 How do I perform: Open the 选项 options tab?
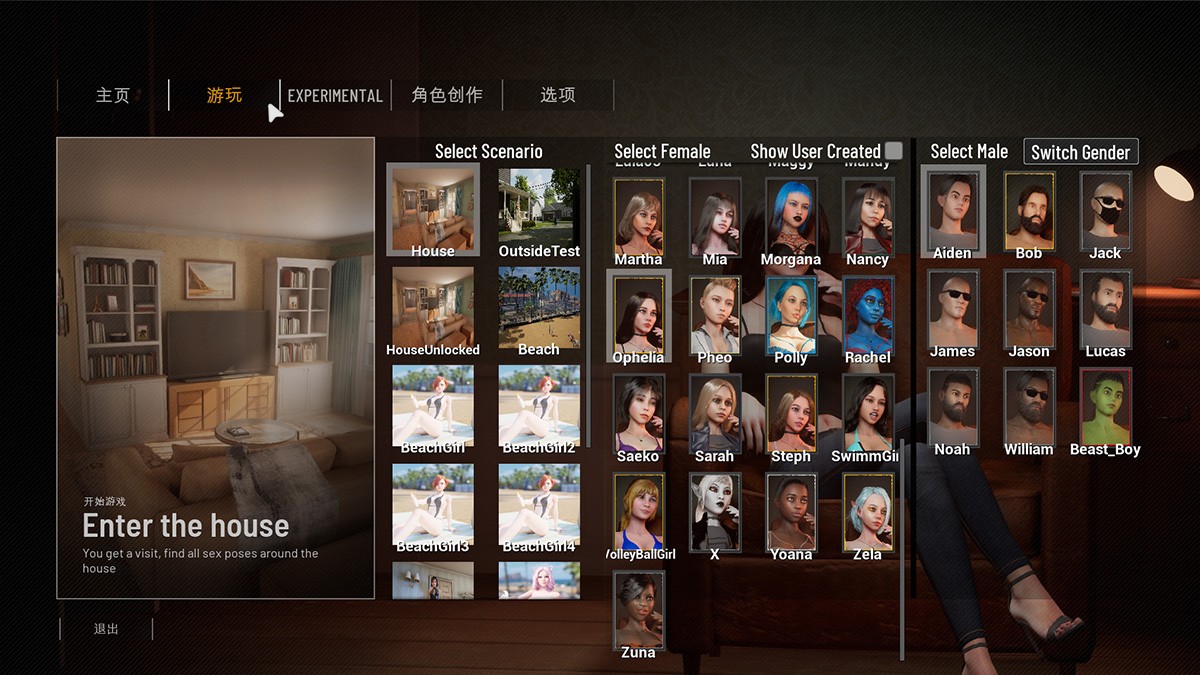558,95
